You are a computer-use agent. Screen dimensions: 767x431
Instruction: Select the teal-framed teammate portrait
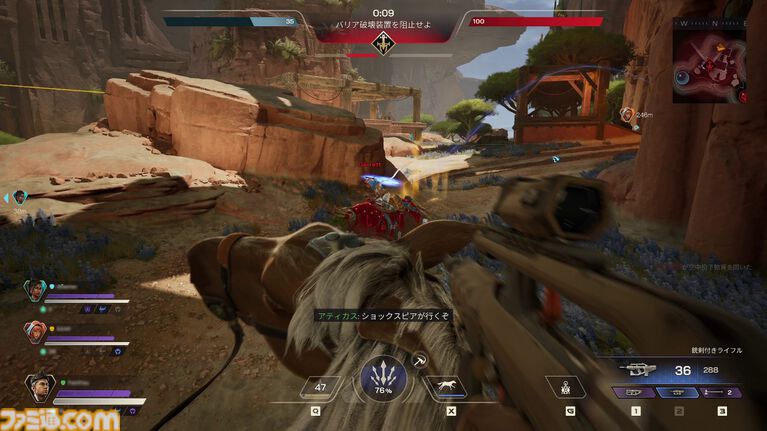(x=35, y=291)
